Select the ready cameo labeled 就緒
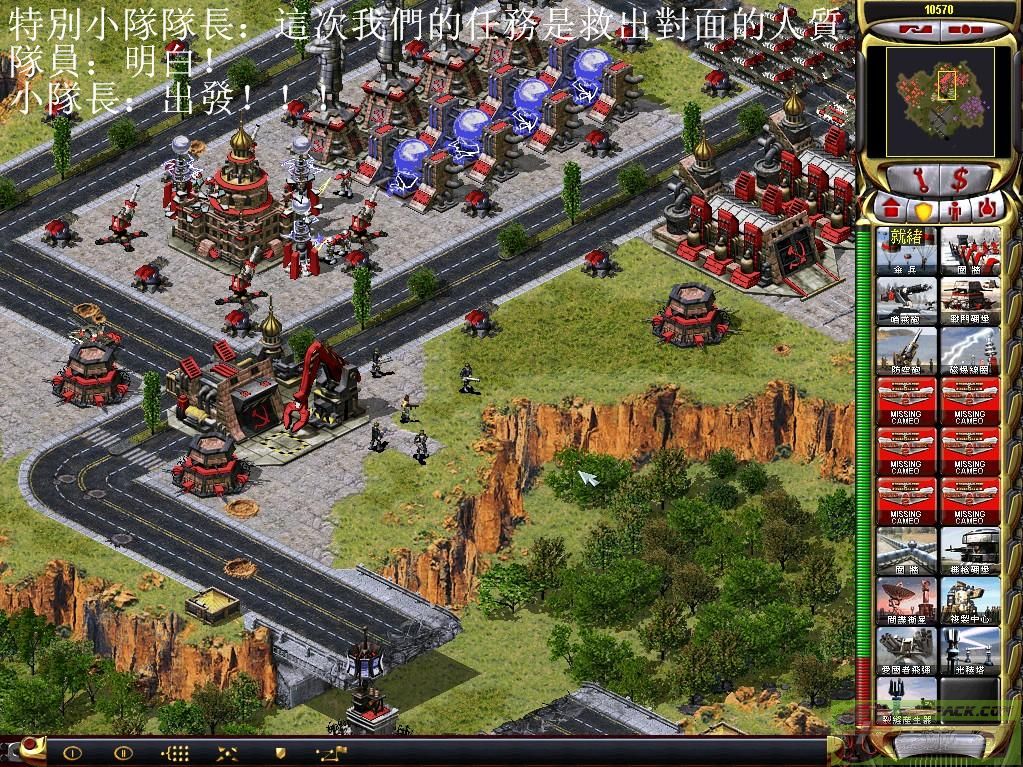This screenshot has height=767, width=1023. click(907, 250)
